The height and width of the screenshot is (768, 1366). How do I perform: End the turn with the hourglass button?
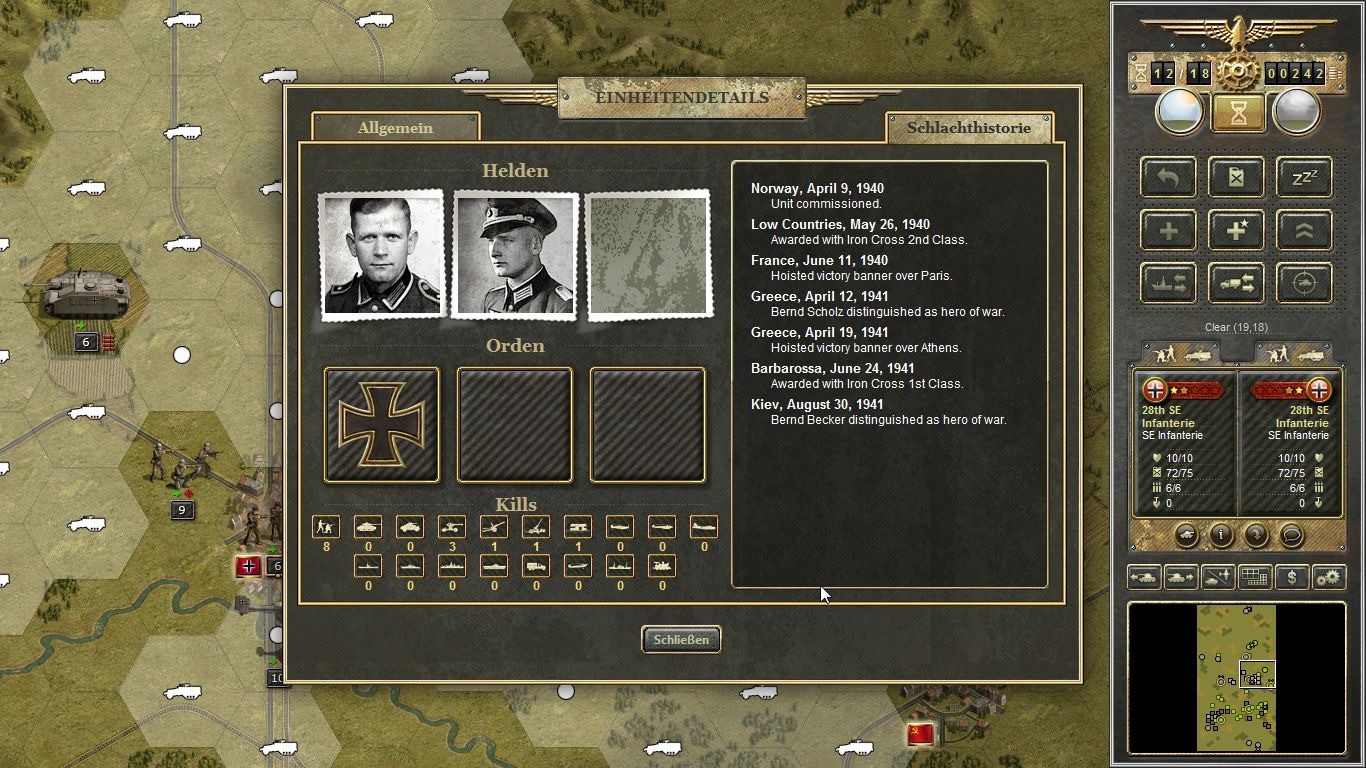pyautogui.click(x=1238, y=113)
